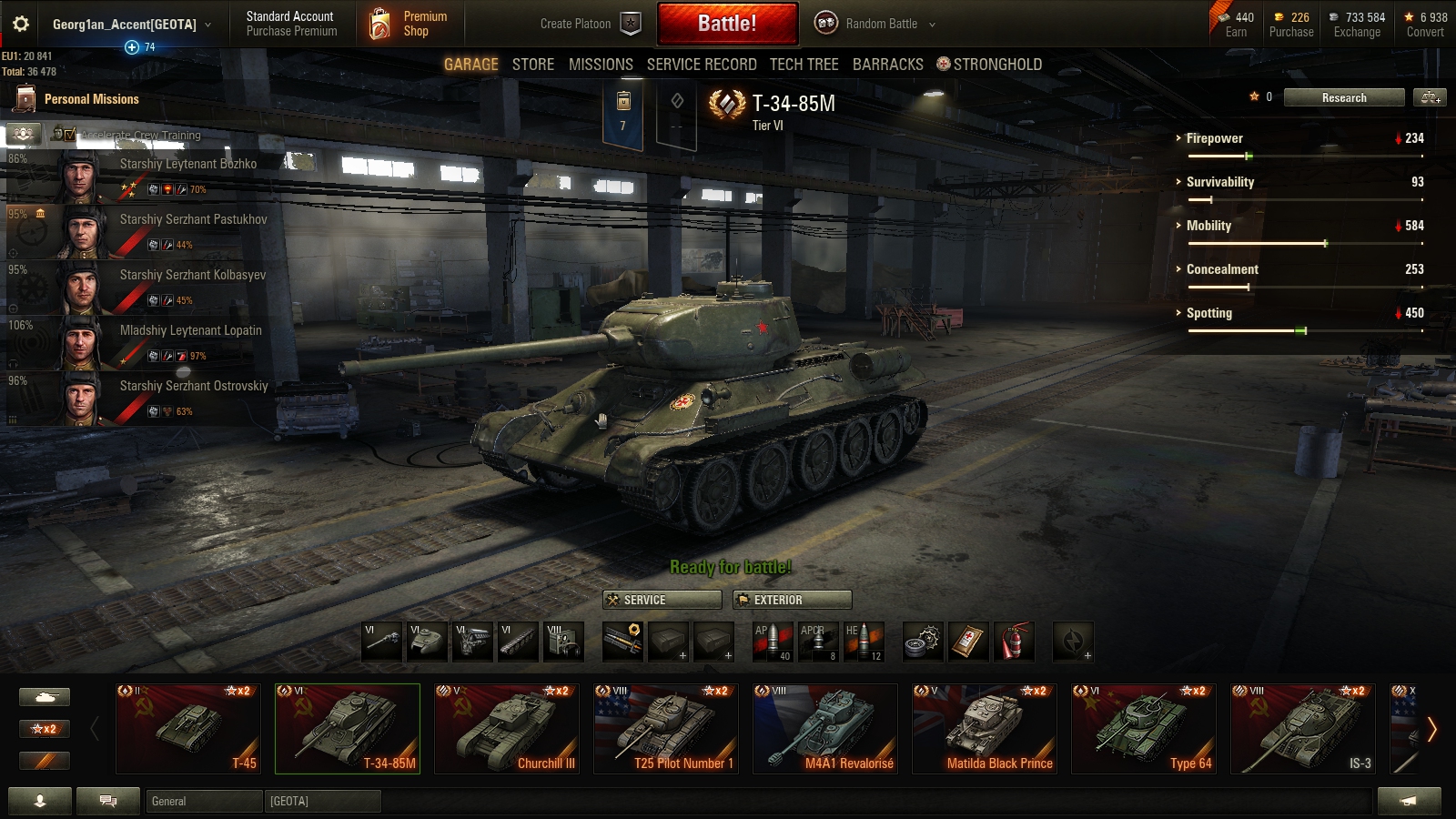
Task: Toggle the primary vehicles carousel filter
Action: coord(44,761)
